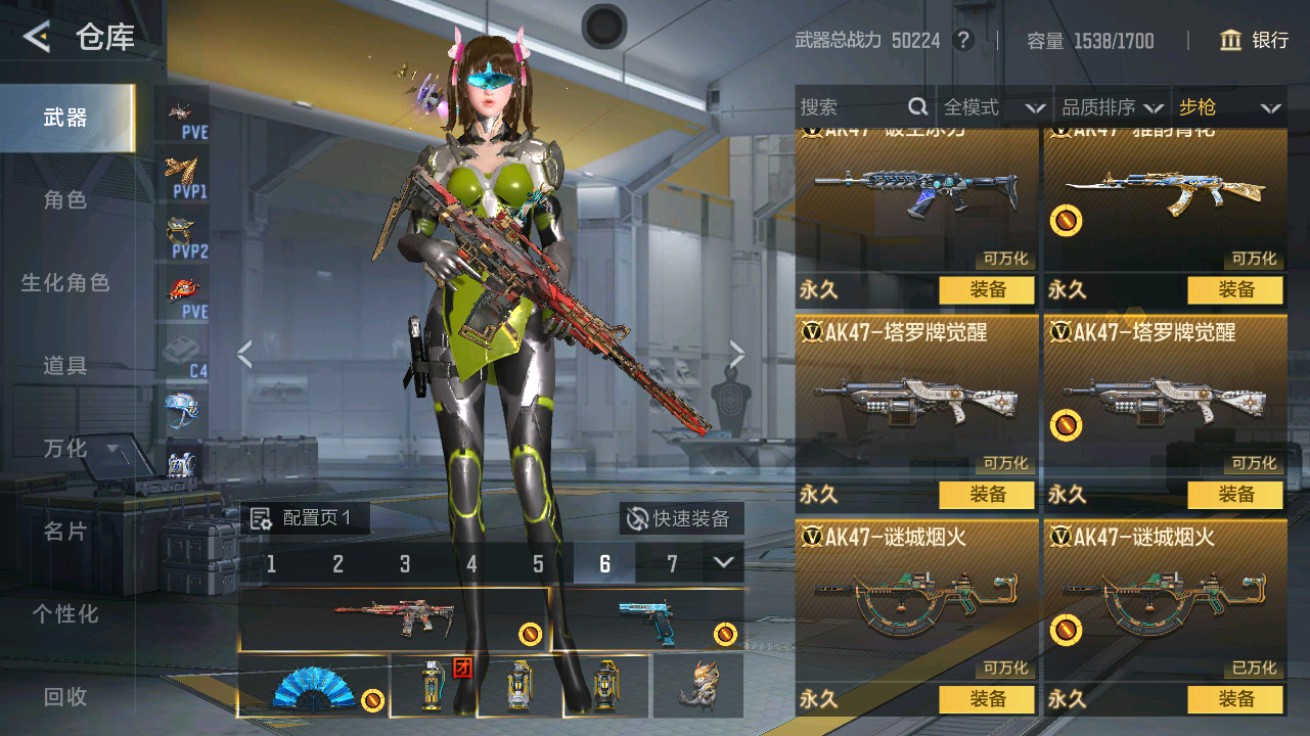Click 快速装备 quick equip button
The height and width of the screenshot is (736, 1310).
pos(680,518)
